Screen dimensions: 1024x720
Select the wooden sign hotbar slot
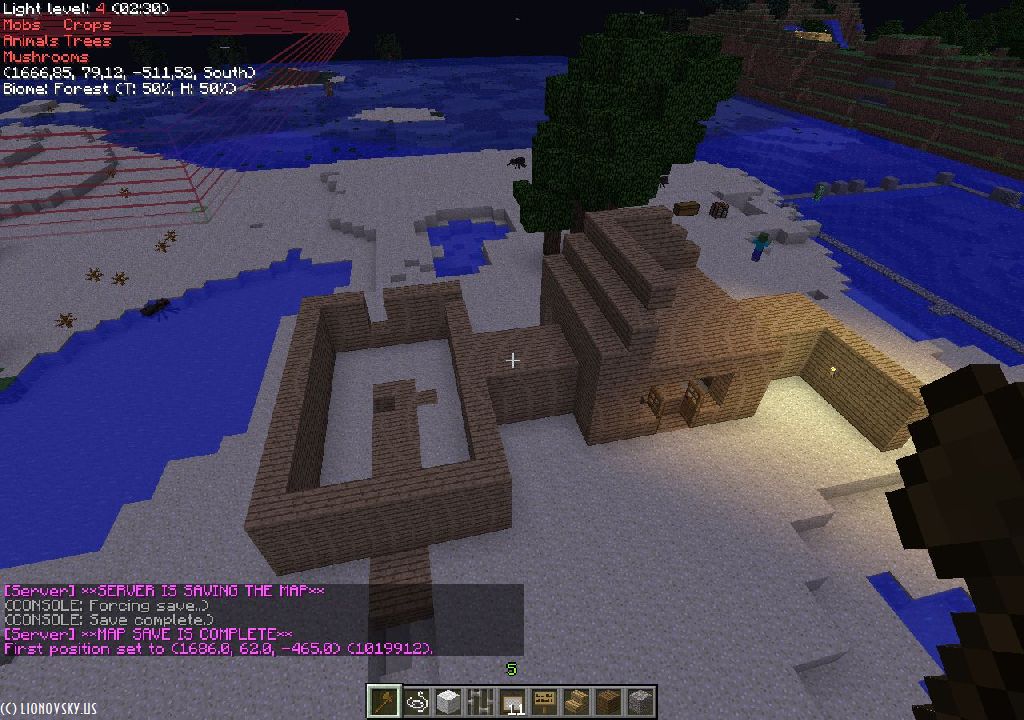544,701
